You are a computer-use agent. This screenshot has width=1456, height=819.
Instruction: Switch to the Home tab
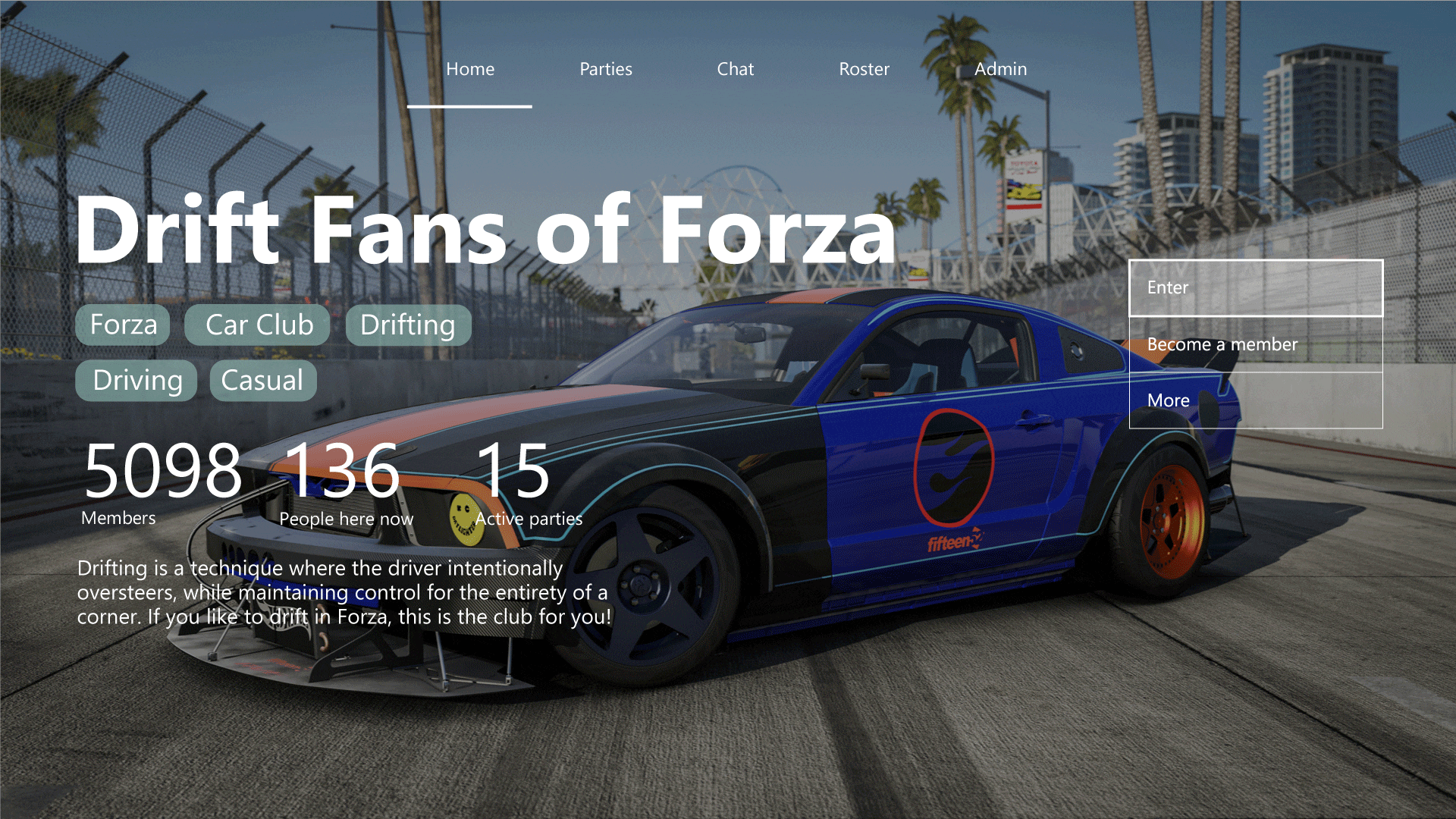[x=470, y=69]
